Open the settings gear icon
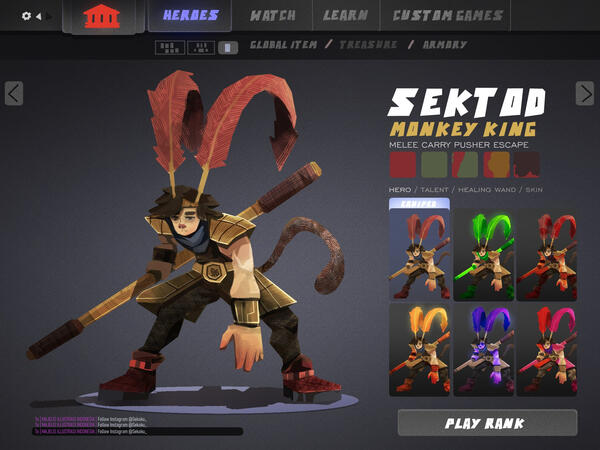This screenshot has width=600, height=450. (26, 16)
